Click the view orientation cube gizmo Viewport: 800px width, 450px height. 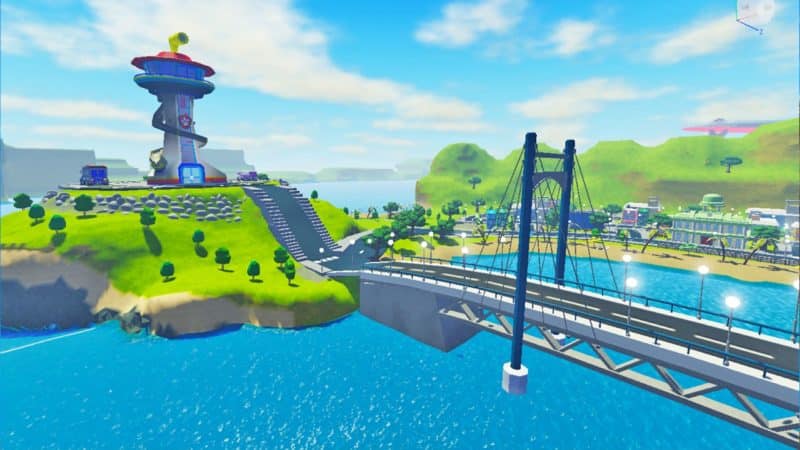[x=757, y=10]
